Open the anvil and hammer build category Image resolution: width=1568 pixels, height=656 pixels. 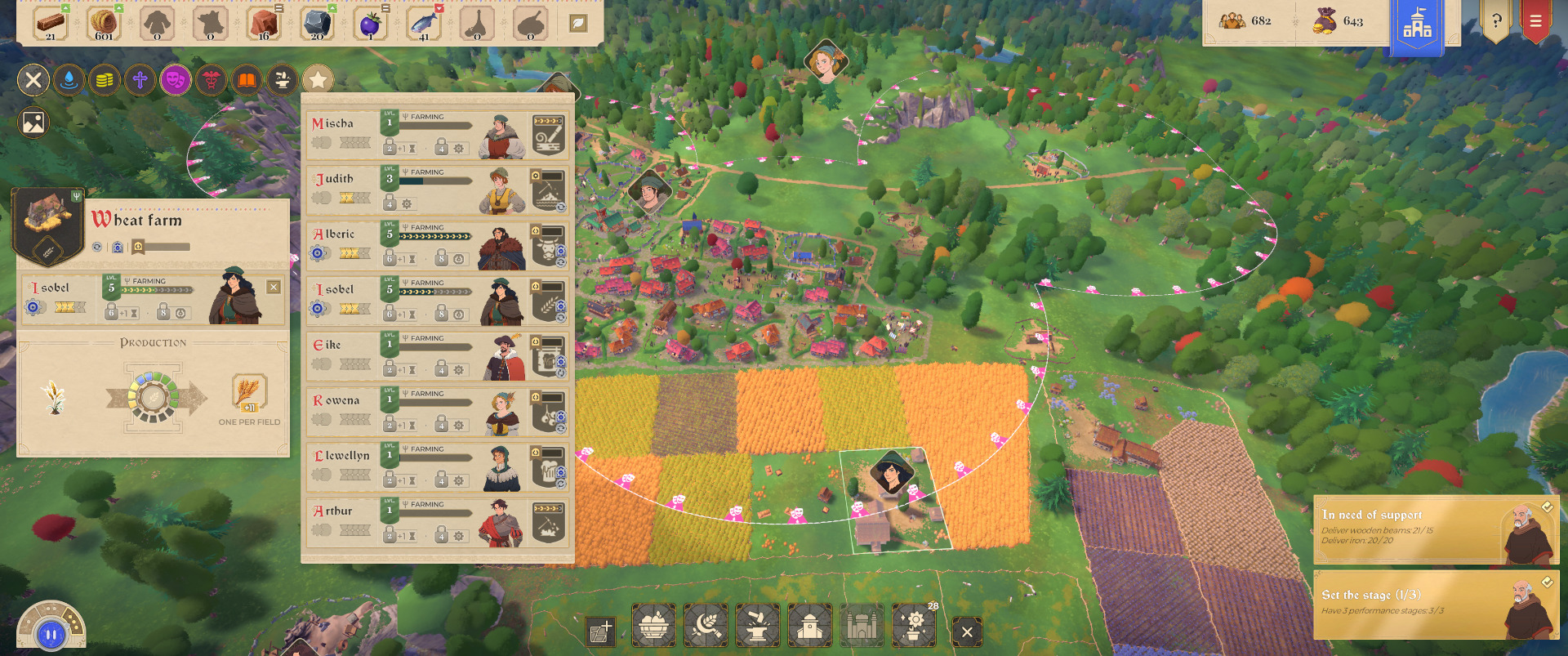click(758, 627)
